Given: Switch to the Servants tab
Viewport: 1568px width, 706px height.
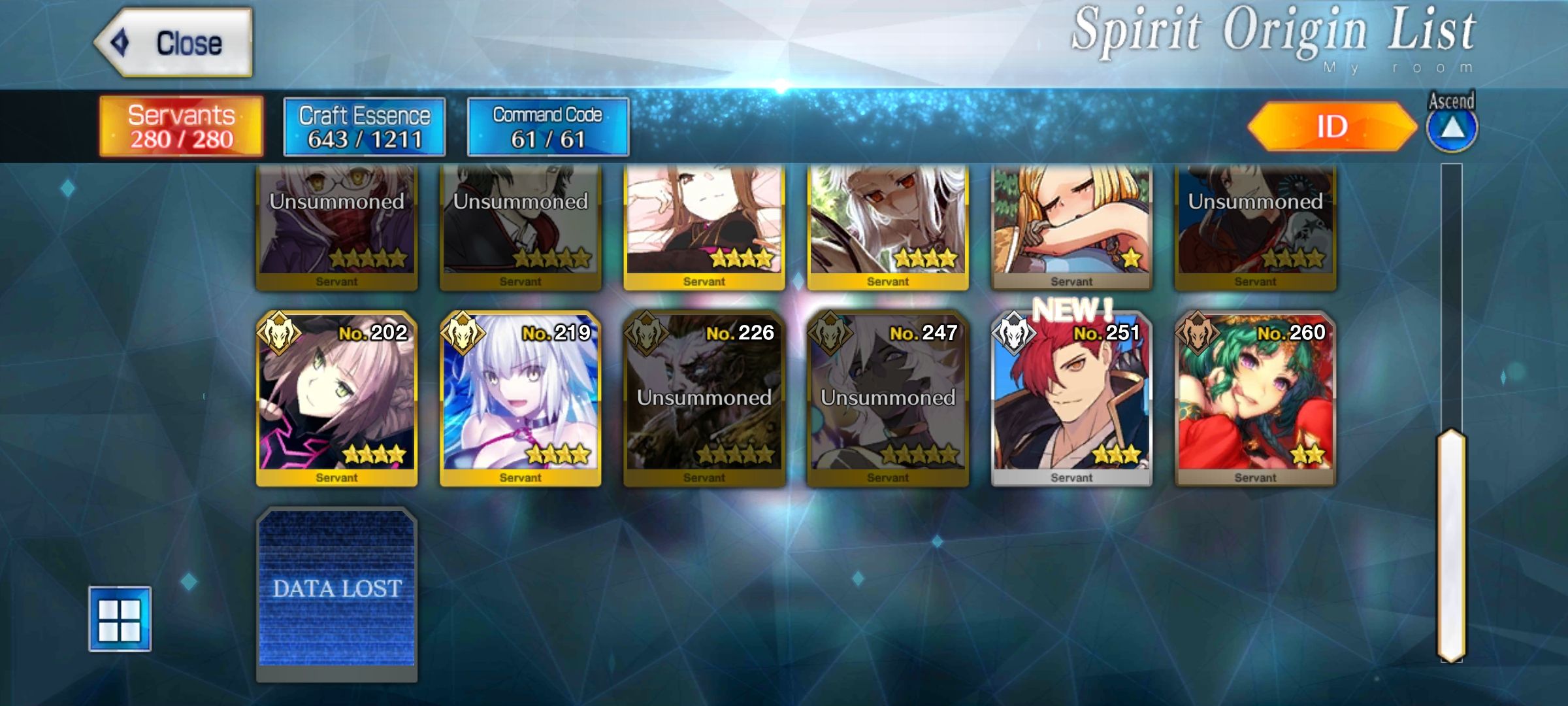Looking at the screenshot, I should (x=181, y=127).
